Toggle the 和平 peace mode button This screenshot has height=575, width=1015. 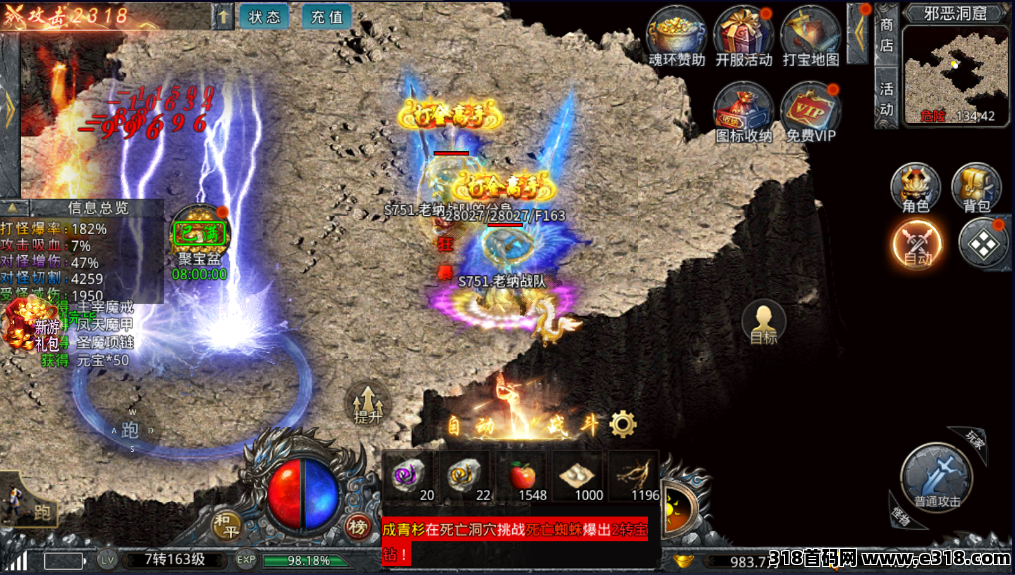coord(227,523)
